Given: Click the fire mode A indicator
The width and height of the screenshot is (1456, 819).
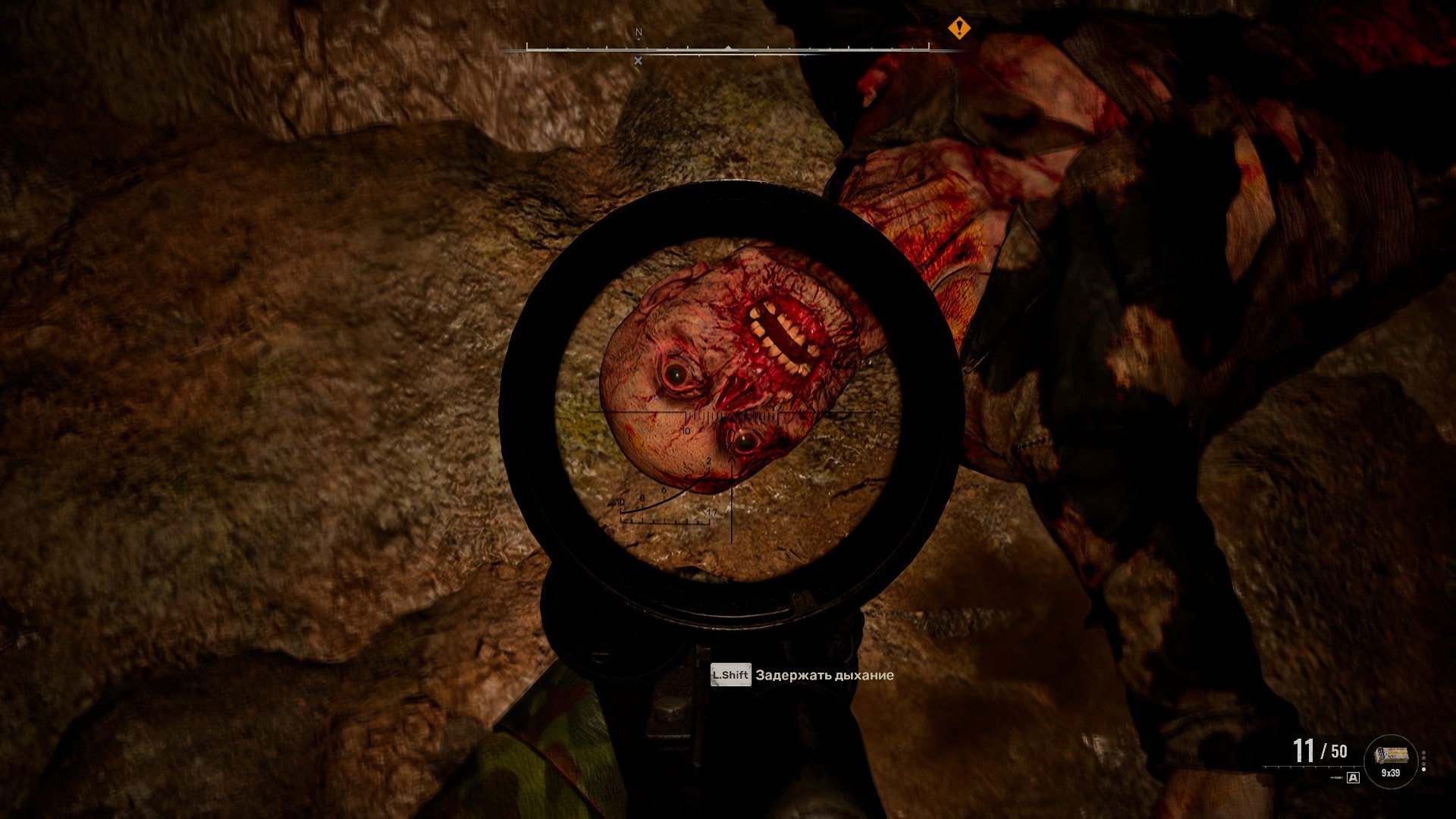Looking at the screenshot, I should [1354, 777].
